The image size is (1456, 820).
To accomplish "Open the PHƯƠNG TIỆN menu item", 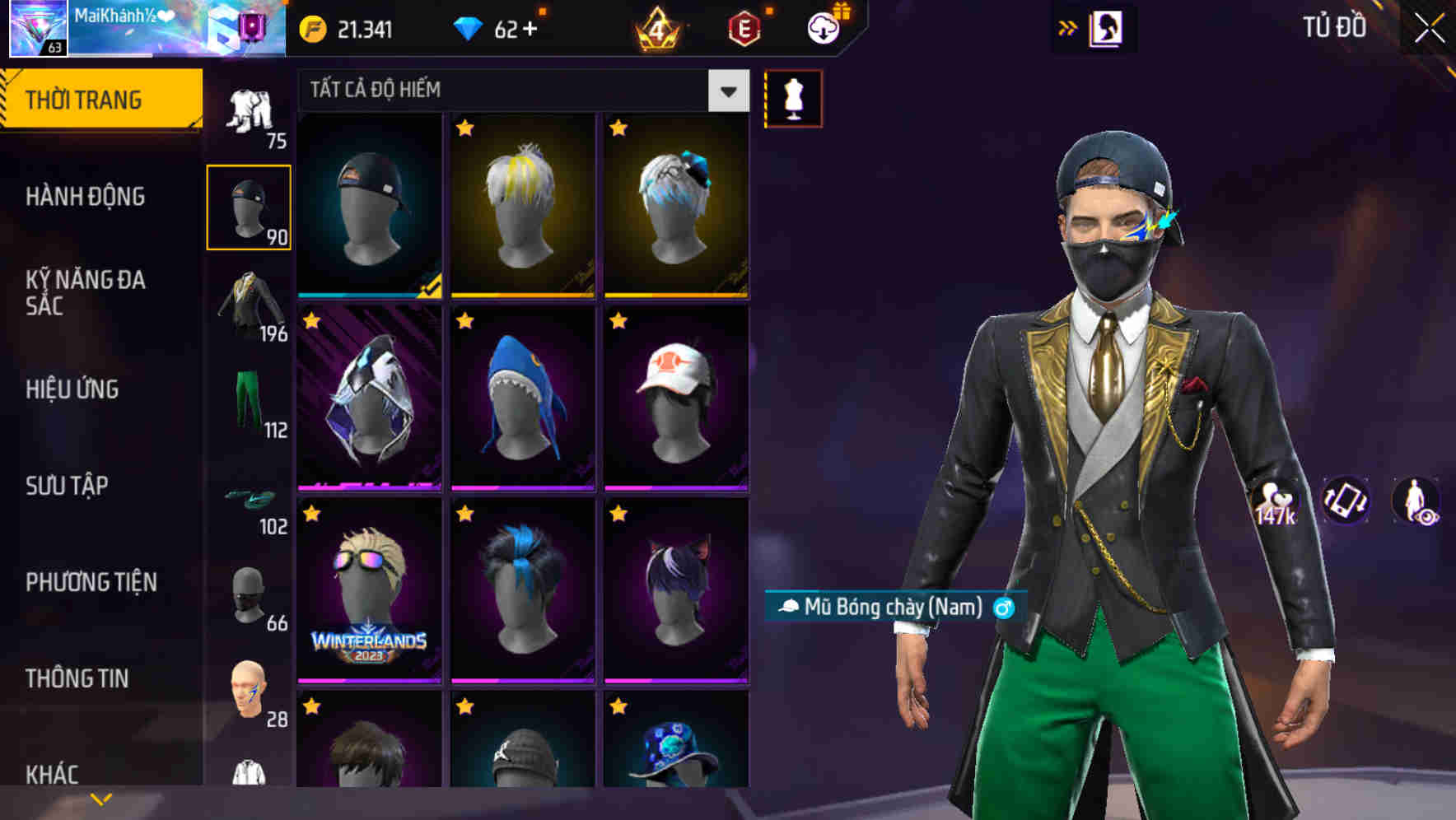I will pyautogui.click(x=91, y=582).
